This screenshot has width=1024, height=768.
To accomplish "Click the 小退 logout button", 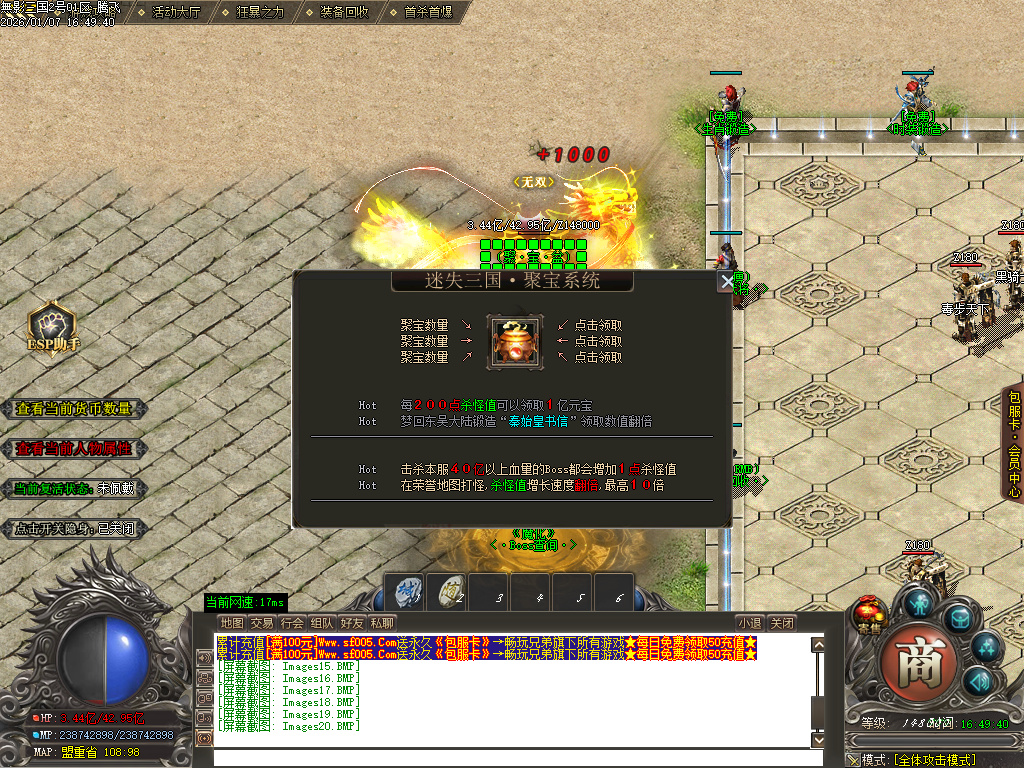I will pyautogui.click(x=750, y=623).
